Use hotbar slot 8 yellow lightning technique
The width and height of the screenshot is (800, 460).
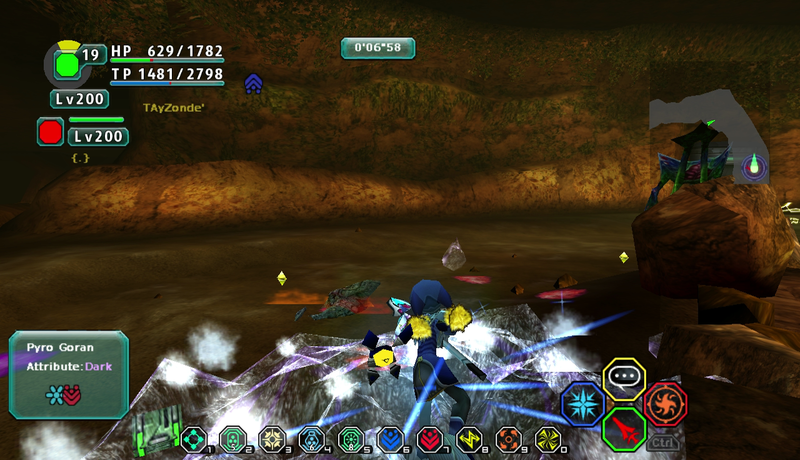tap(467, 438)
